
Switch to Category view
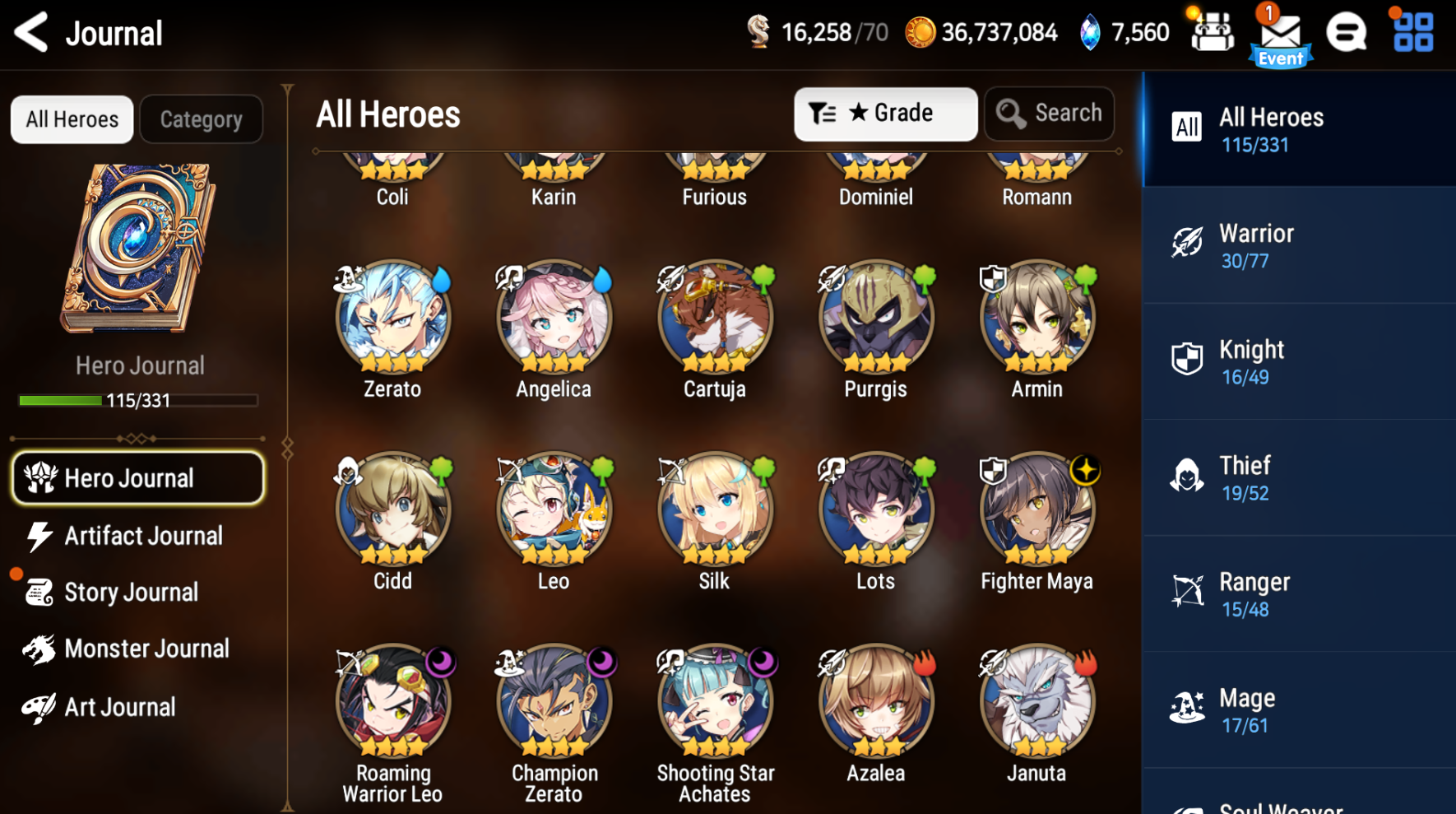pos(201,119)
